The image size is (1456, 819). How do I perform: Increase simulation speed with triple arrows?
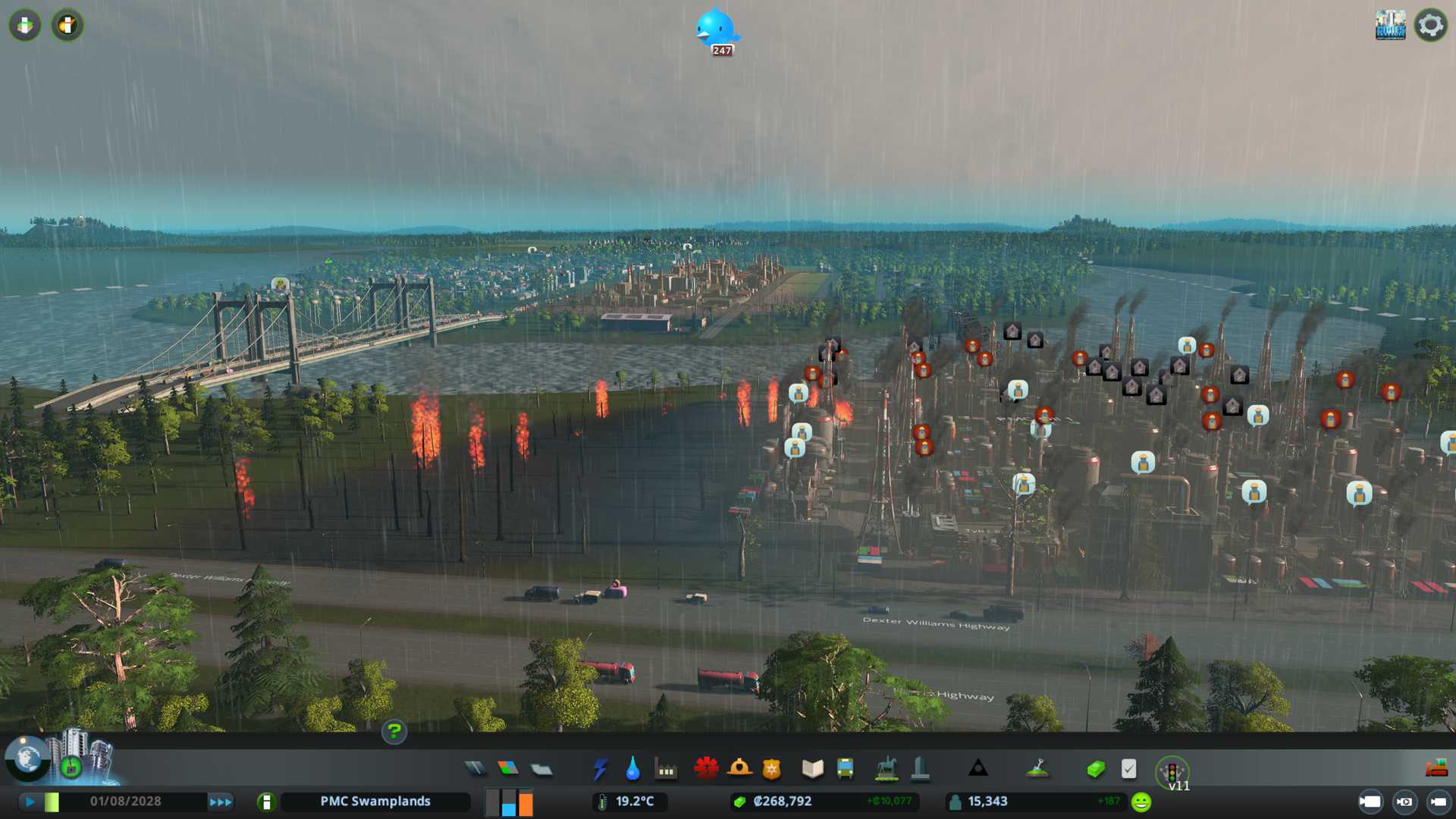point(221,802)
